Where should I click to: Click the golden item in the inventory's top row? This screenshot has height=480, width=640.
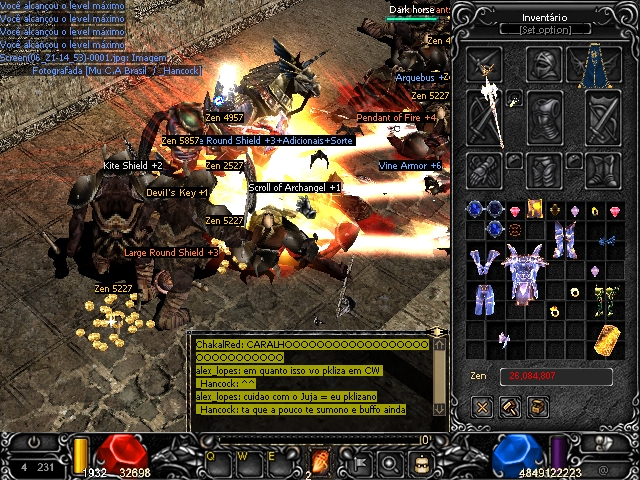536,209
